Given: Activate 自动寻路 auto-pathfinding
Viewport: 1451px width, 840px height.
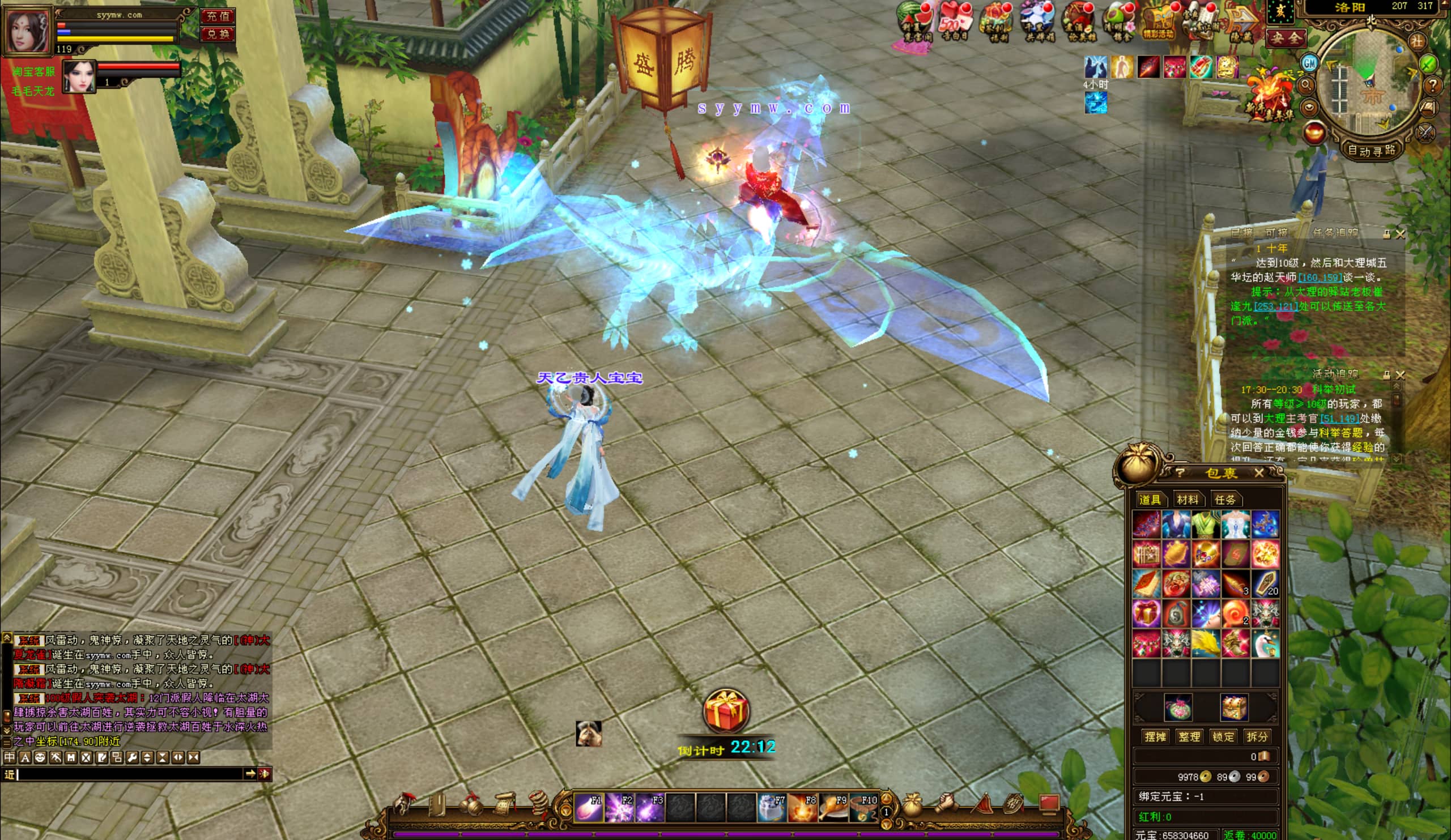Looking at the screenshot, I should pyautogui.click(x=1372, y=151).
